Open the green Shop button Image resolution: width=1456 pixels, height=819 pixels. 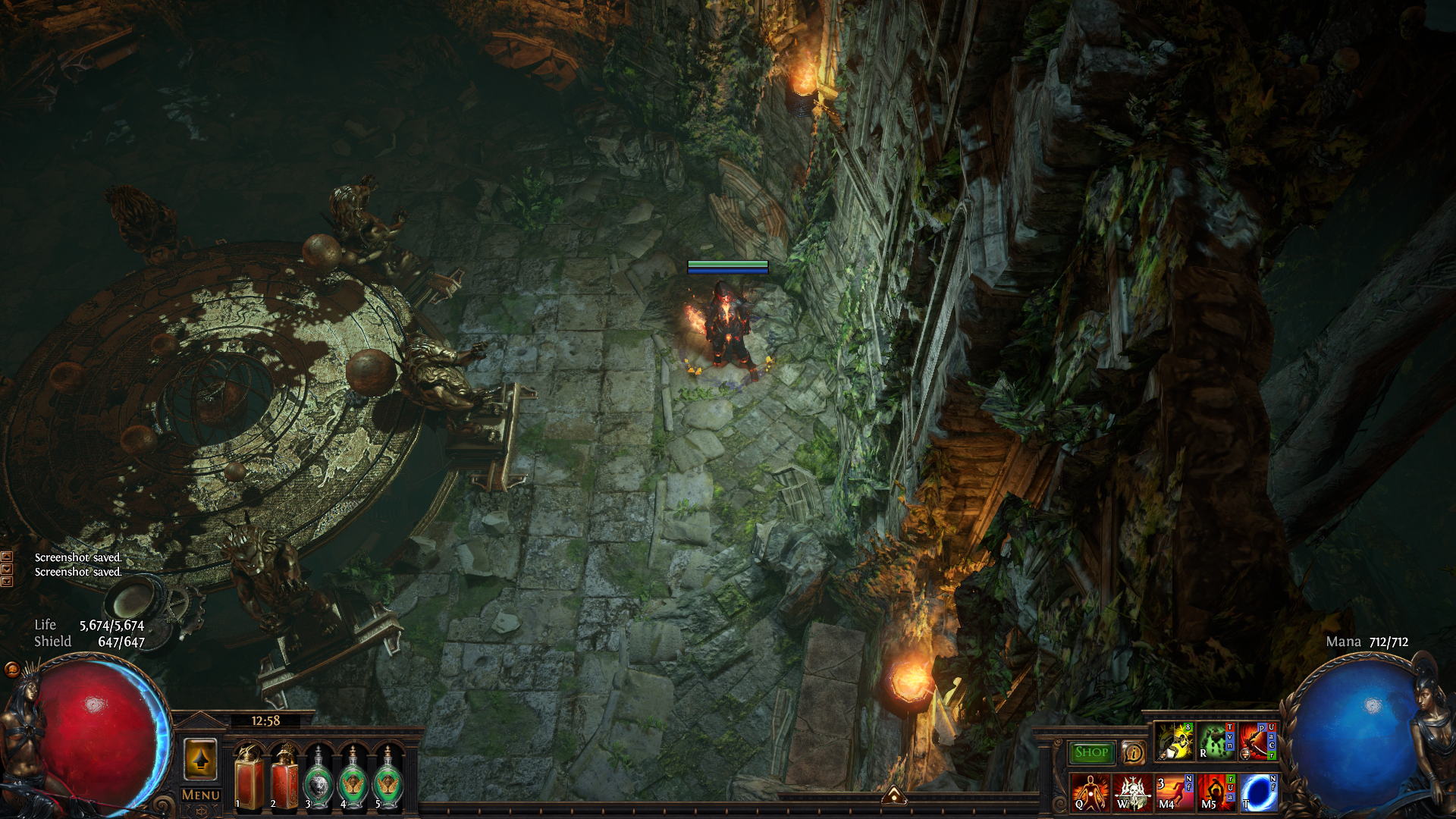tap(1091, 752)
